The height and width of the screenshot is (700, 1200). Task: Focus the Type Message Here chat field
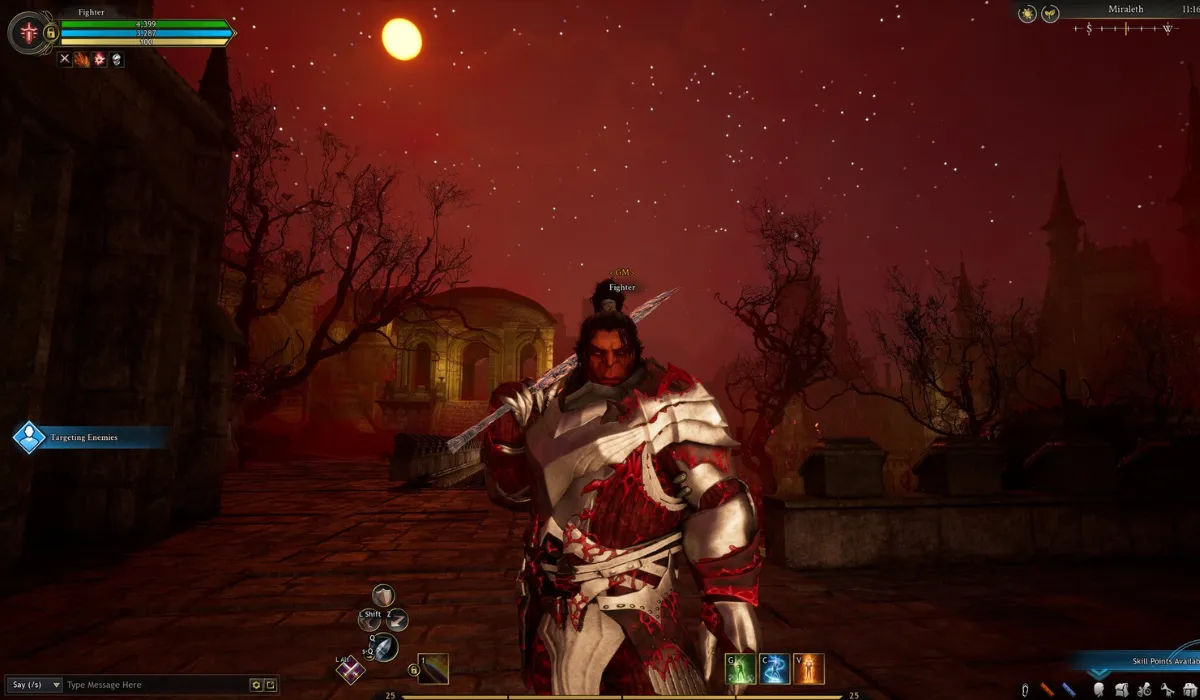pyautogui.click(x=155, y=685)
